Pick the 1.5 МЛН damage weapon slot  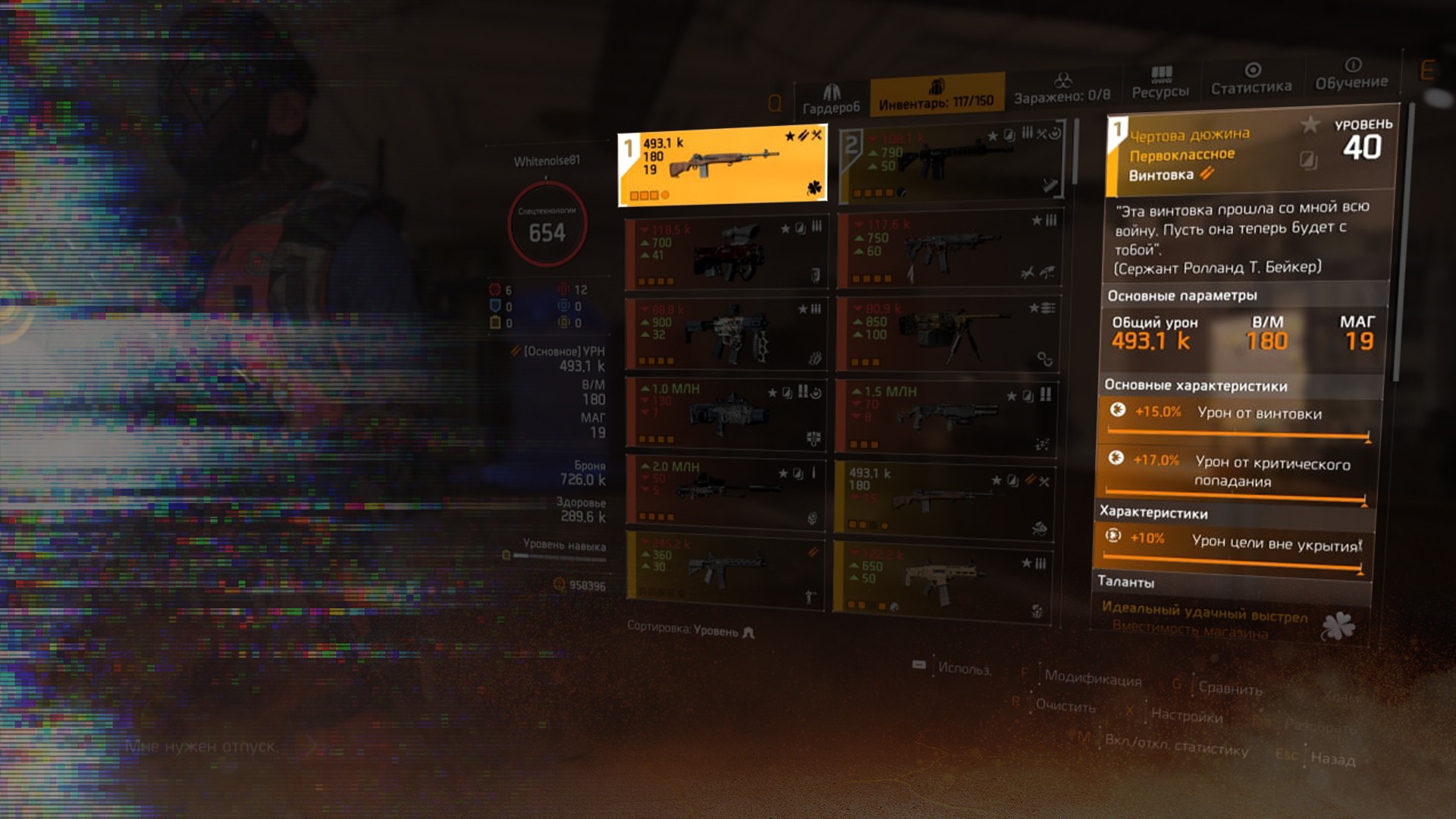(x=948, y=416)
